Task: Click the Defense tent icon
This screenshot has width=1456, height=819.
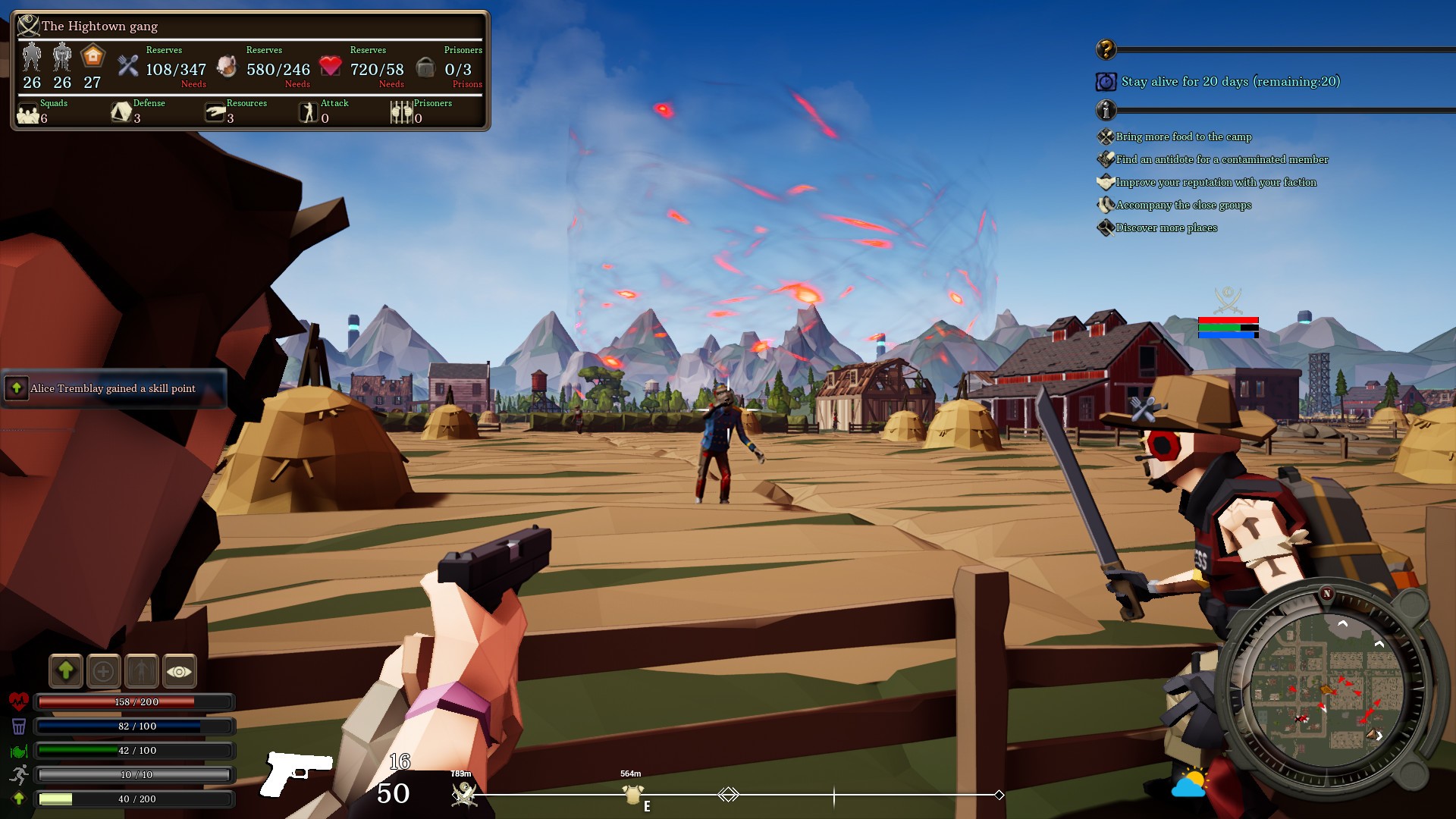Action: pos(120,112)
